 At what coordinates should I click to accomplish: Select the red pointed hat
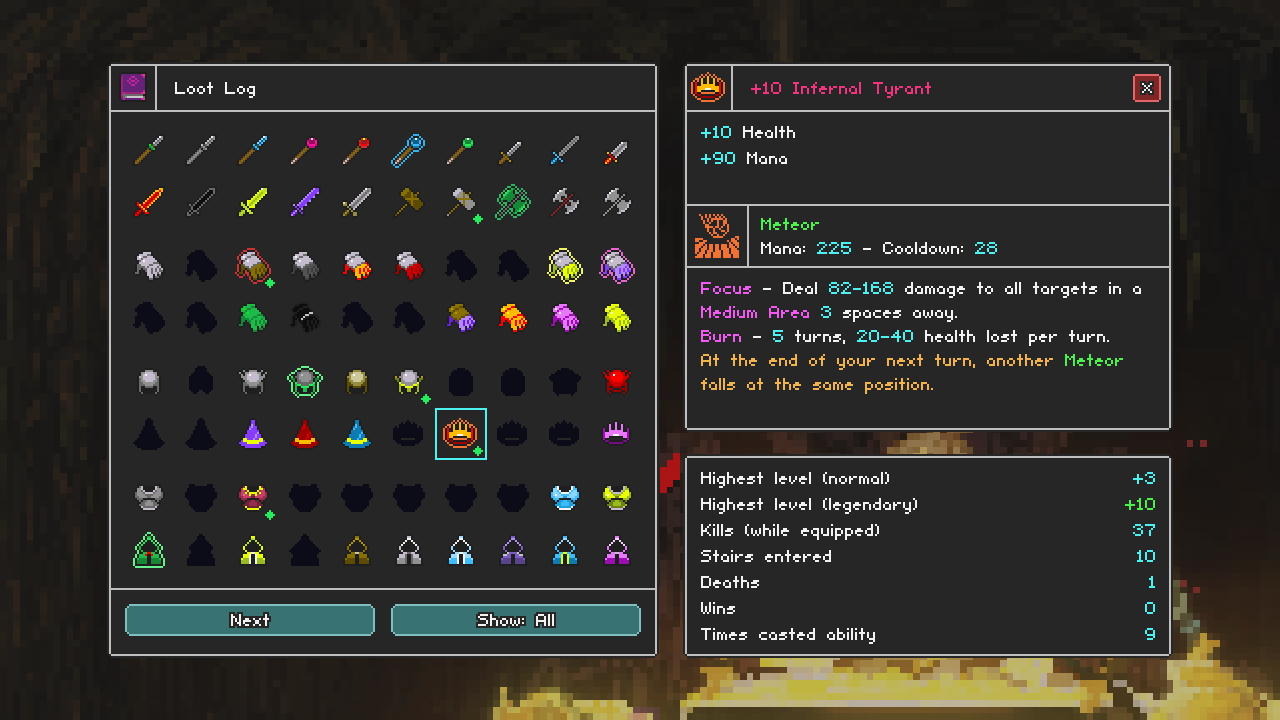(305, 432)
